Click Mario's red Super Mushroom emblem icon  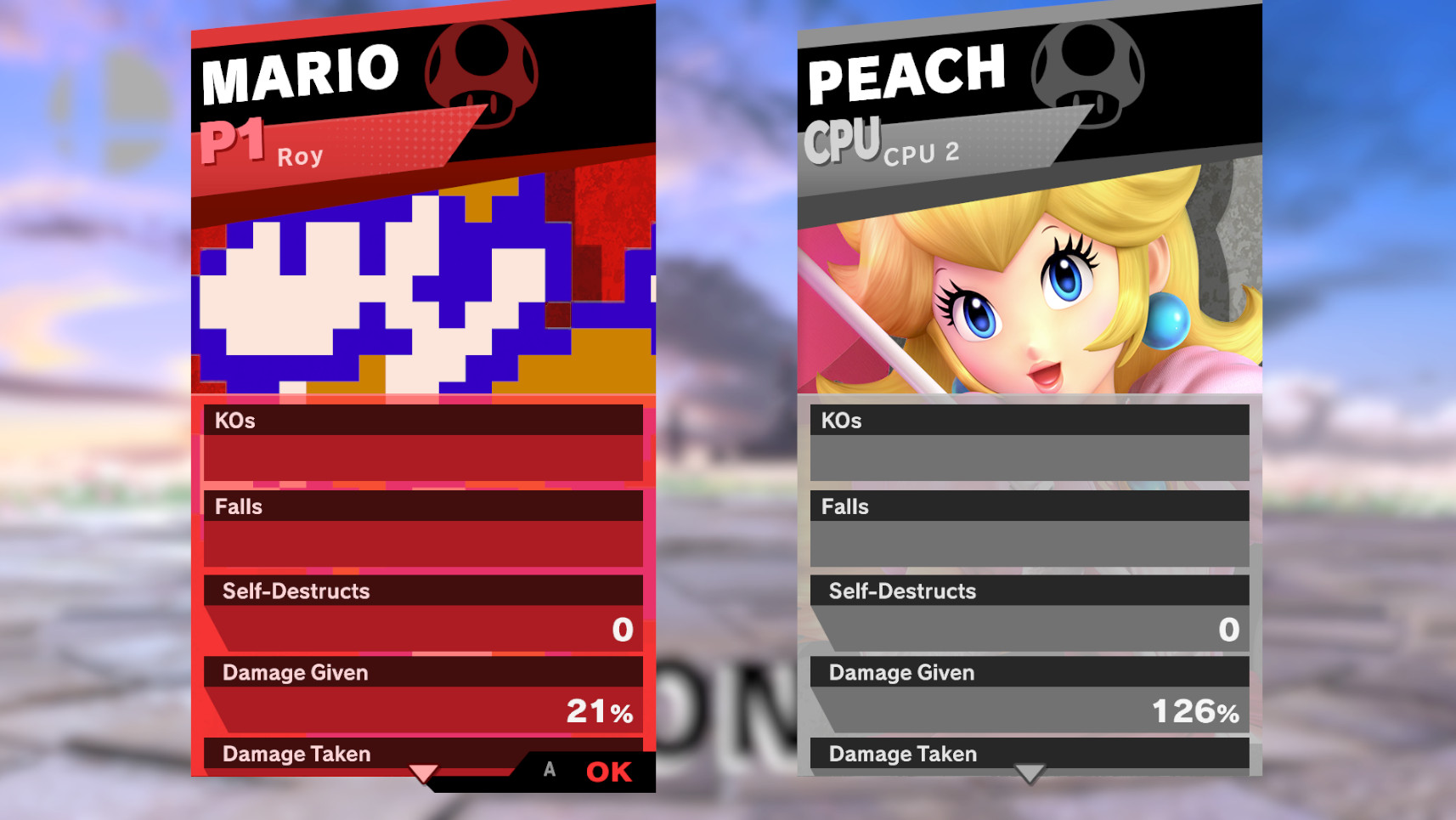(481, 75)
